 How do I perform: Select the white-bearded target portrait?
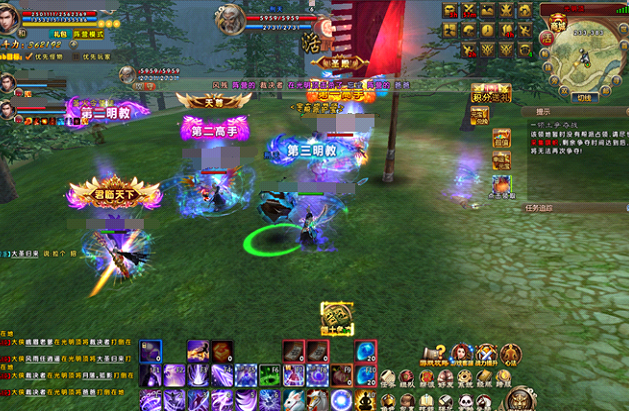point(232,18)
